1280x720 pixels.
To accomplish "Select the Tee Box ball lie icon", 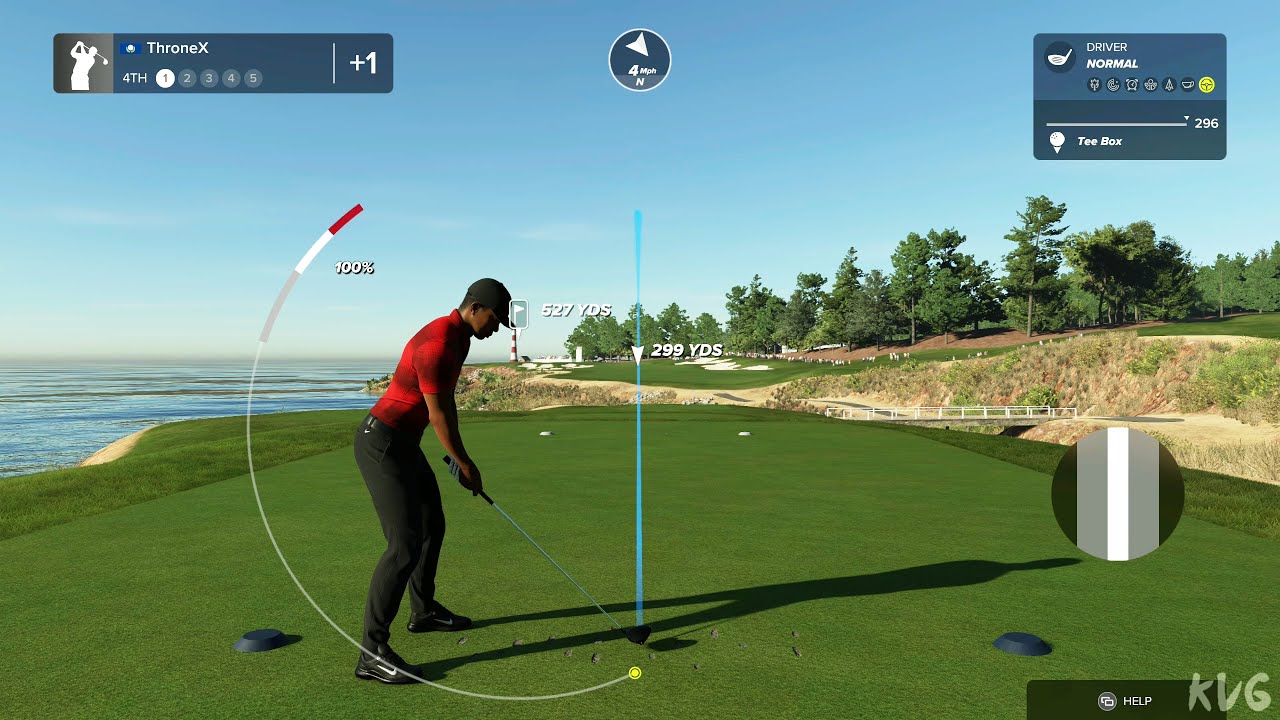I will 1057,140.
